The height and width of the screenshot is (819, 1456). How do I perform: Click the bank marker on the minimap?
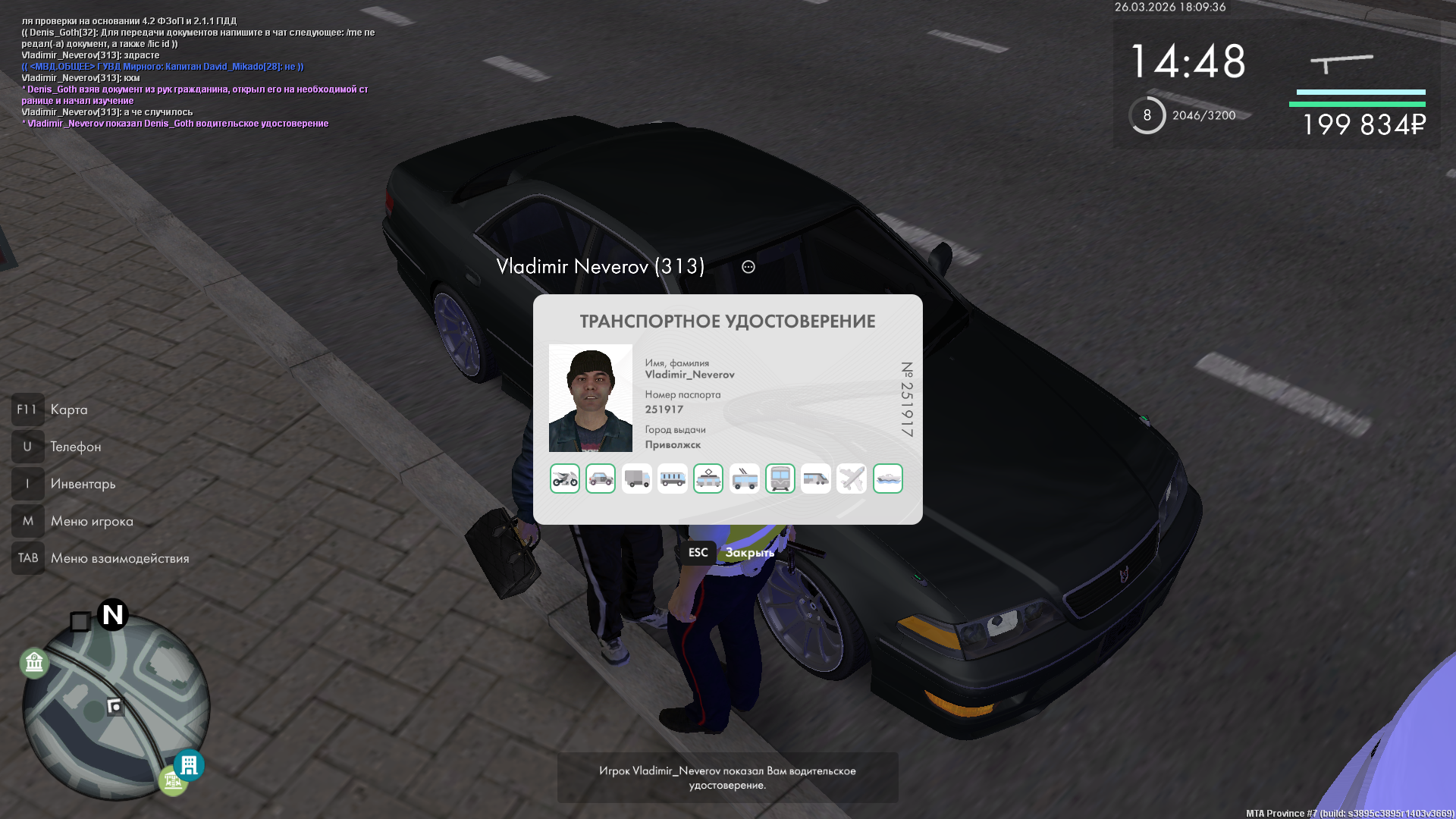pyautogui.click(x=34, y=663)
